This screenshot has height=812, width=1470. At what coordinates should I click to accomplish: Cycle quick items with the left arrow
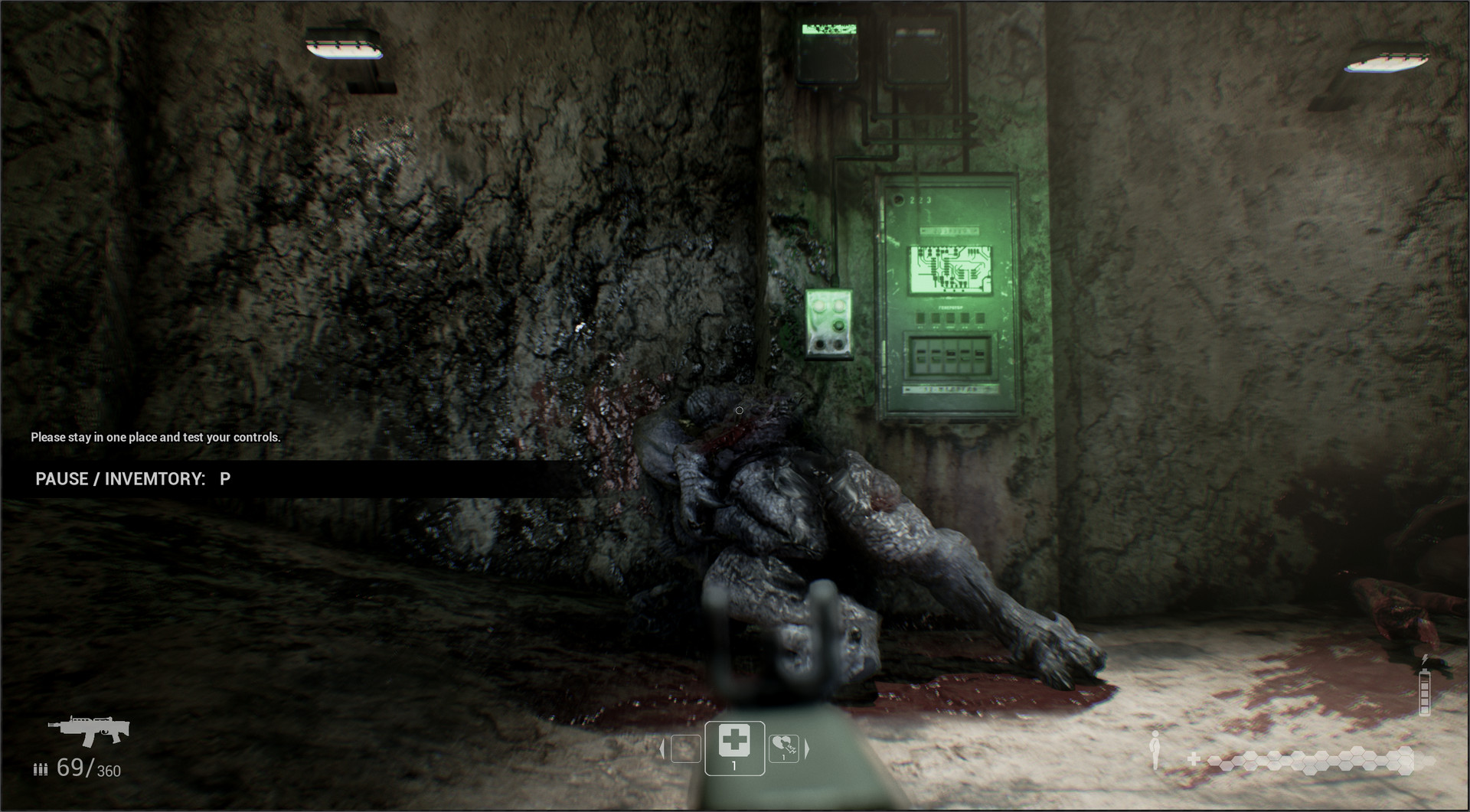(662, 748)
